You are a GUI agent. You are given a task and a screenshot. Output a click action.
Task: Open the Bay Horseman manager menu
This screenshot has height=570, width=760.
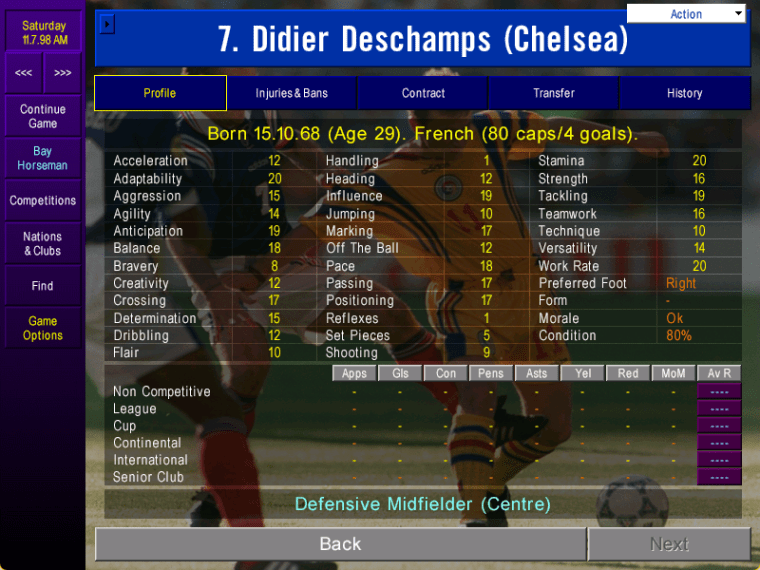pyautogui.click(x=43, y=158)
